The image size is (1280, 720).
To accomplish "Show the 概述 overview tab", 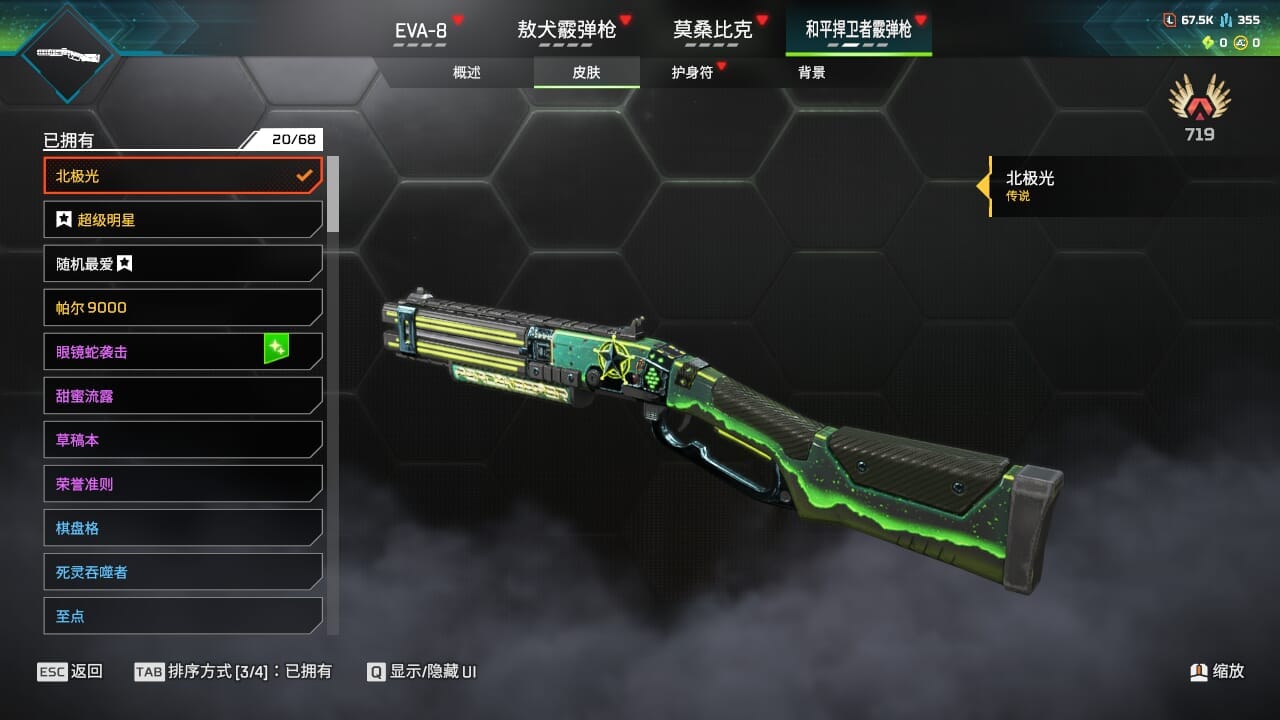I will tap(467, 73).
